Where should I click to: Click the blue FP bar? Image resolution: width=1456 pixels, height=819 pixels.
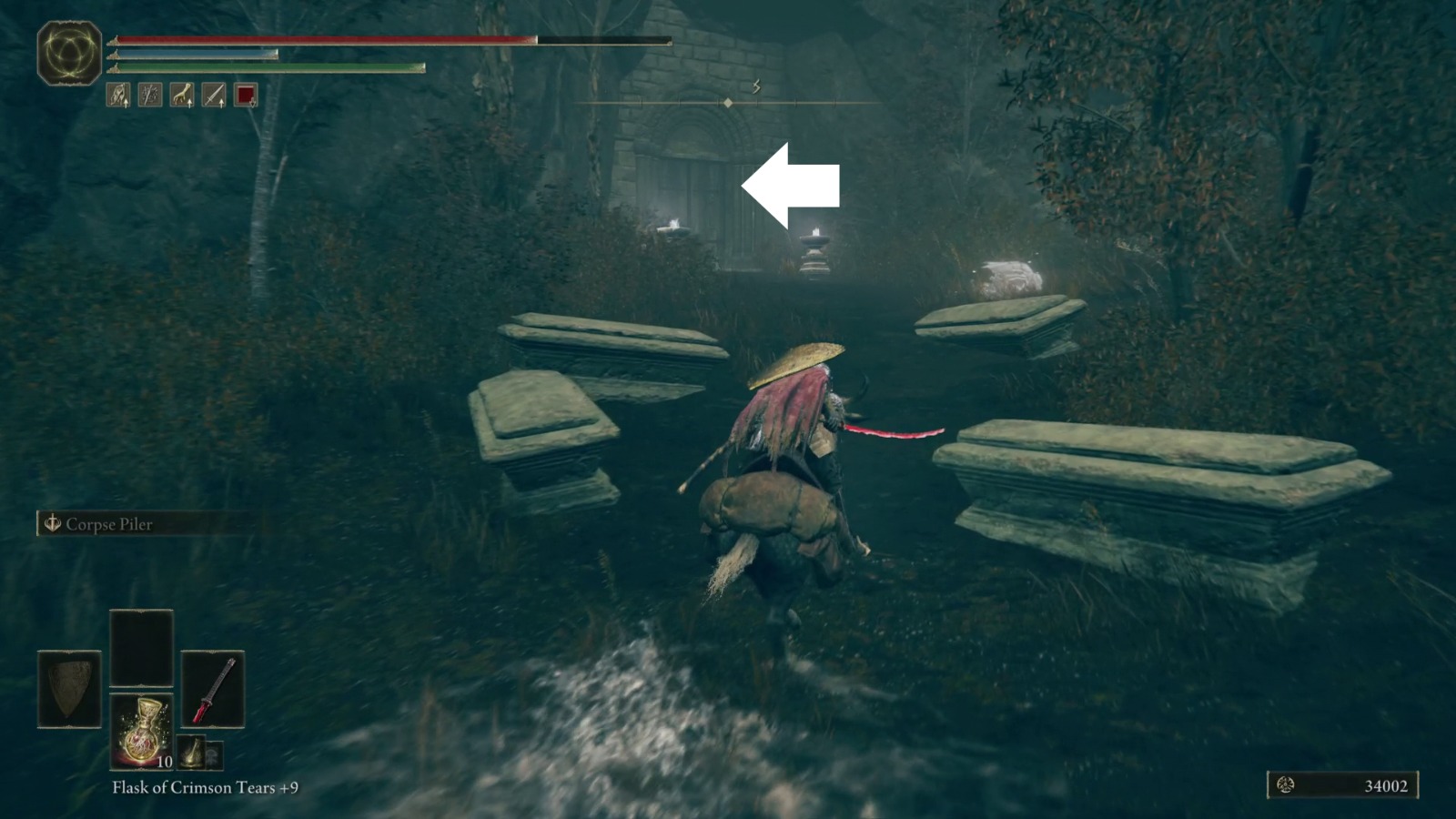coord(193,53)
